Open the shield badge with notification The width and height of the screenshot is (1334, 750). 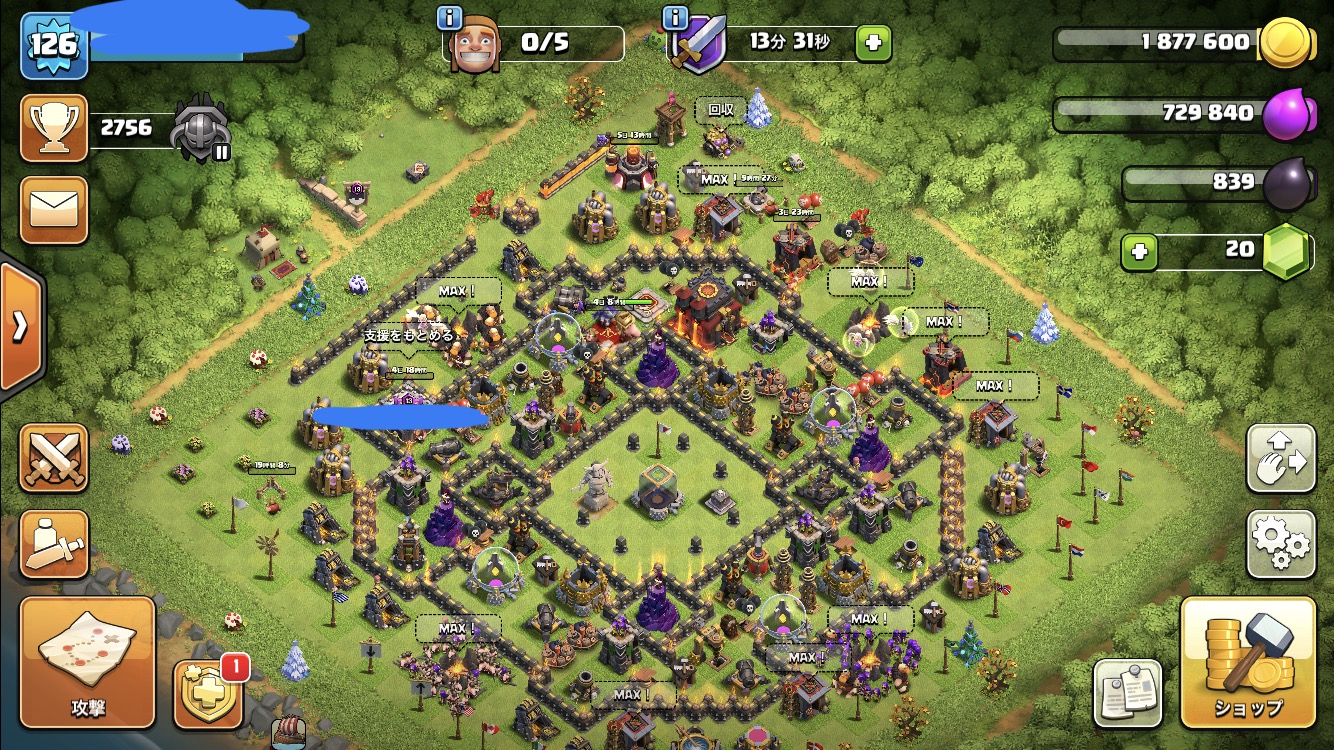(209, 693)
